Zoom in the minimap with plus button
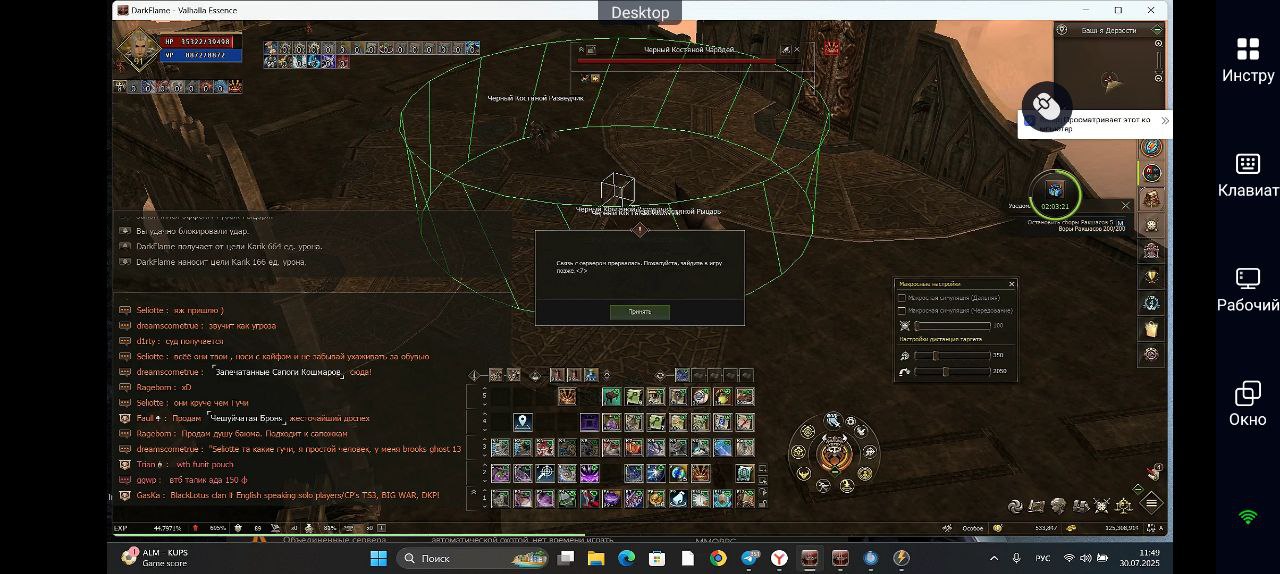1280x574 pixels. [x=1158, y=43]
